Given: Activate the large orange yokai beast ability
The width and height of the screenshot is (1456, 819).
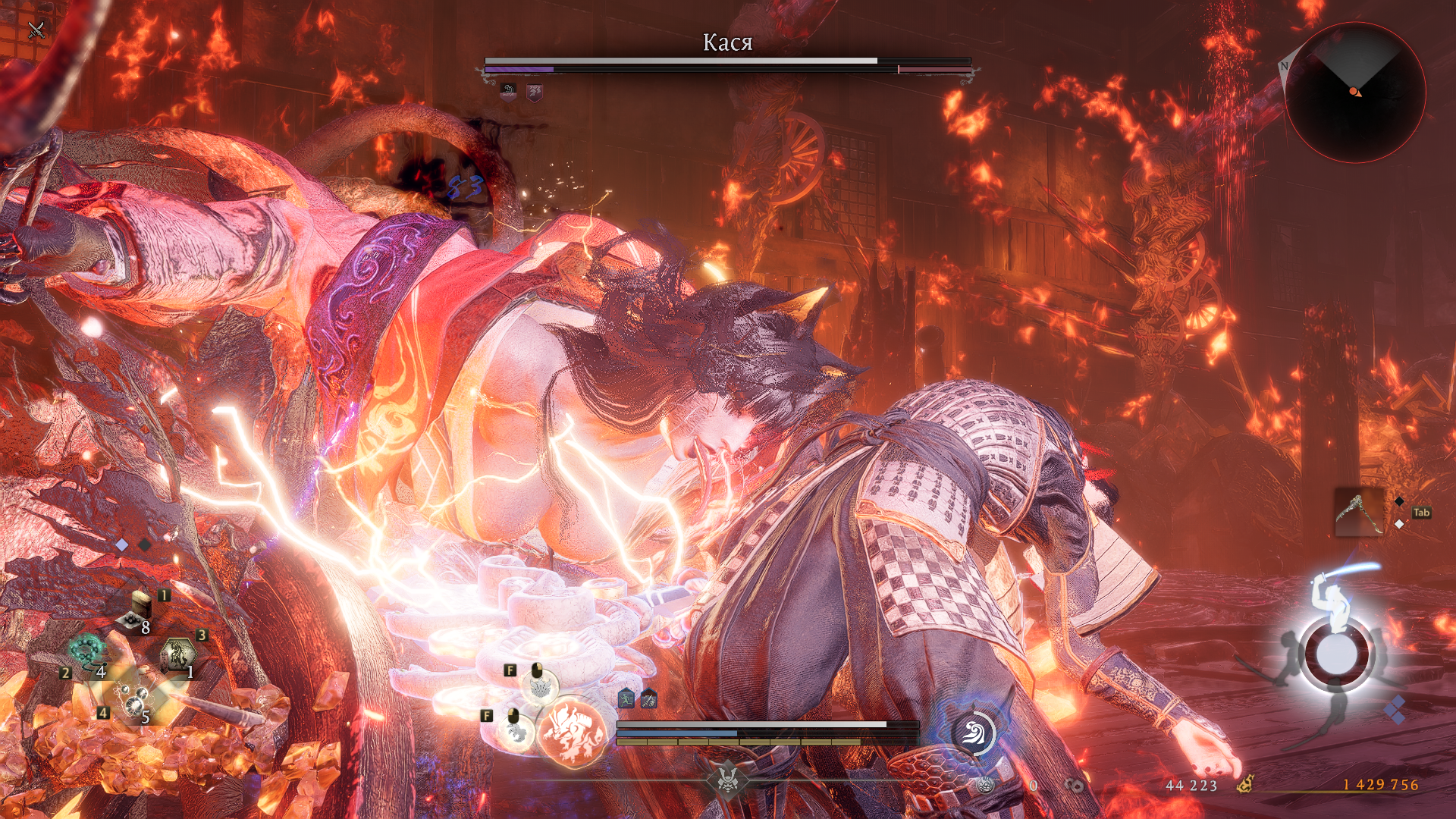Looking at the screenshot, I should point(573,733).
